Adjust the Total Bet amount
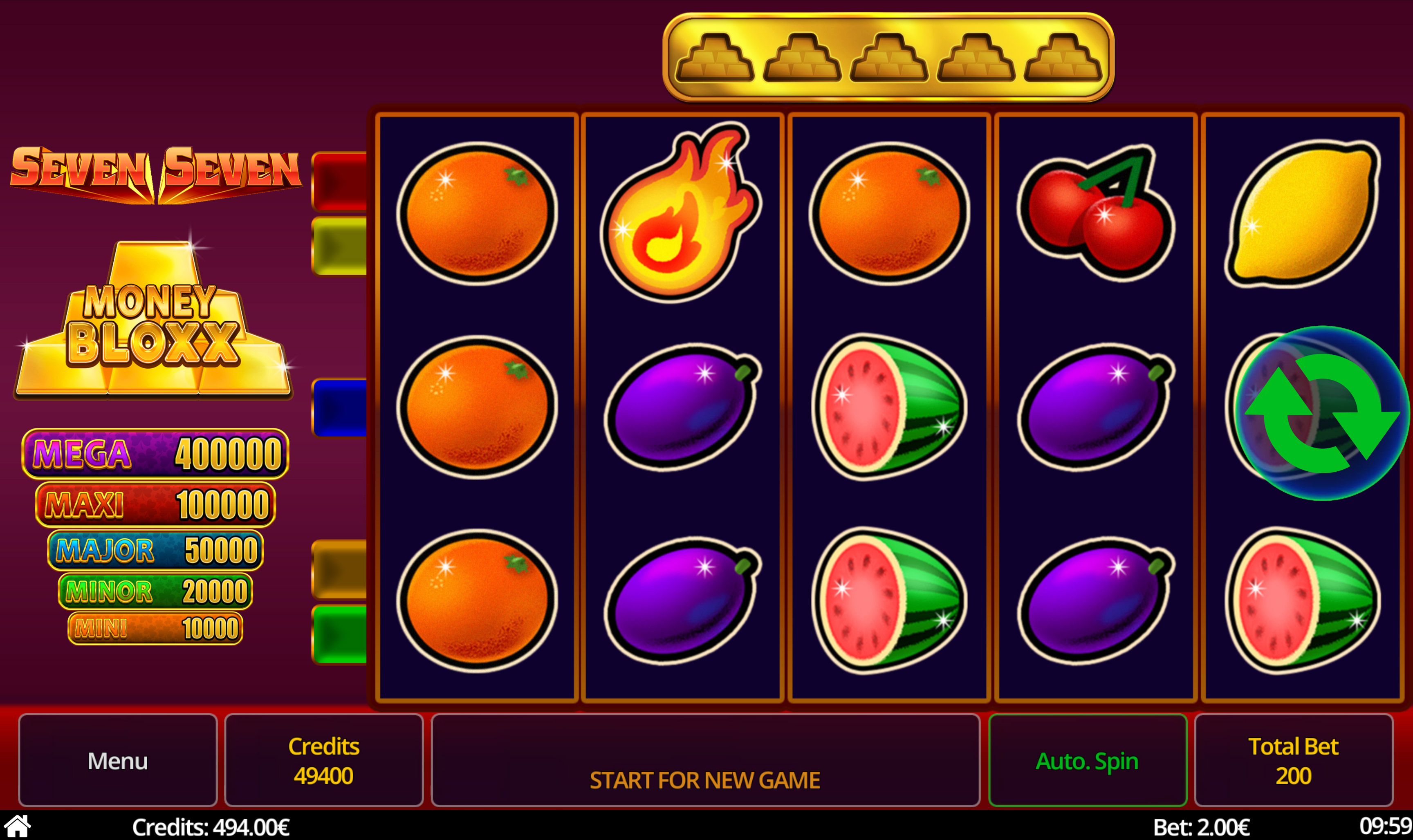 tap(1293, 760)
